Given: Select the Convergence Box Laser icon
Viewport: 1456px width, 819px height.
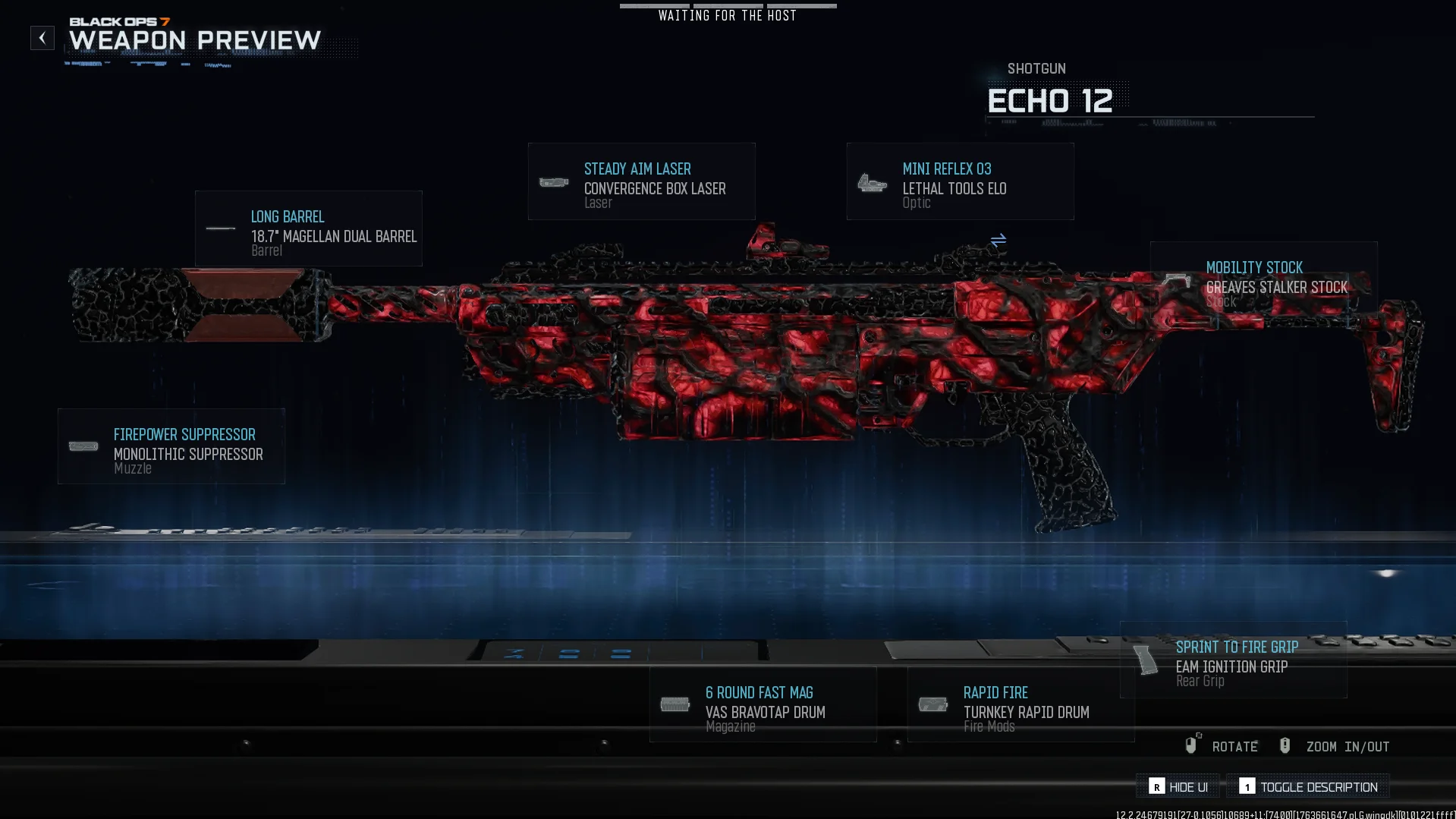Looking at the screenshot, I should [x=554, y=183].
